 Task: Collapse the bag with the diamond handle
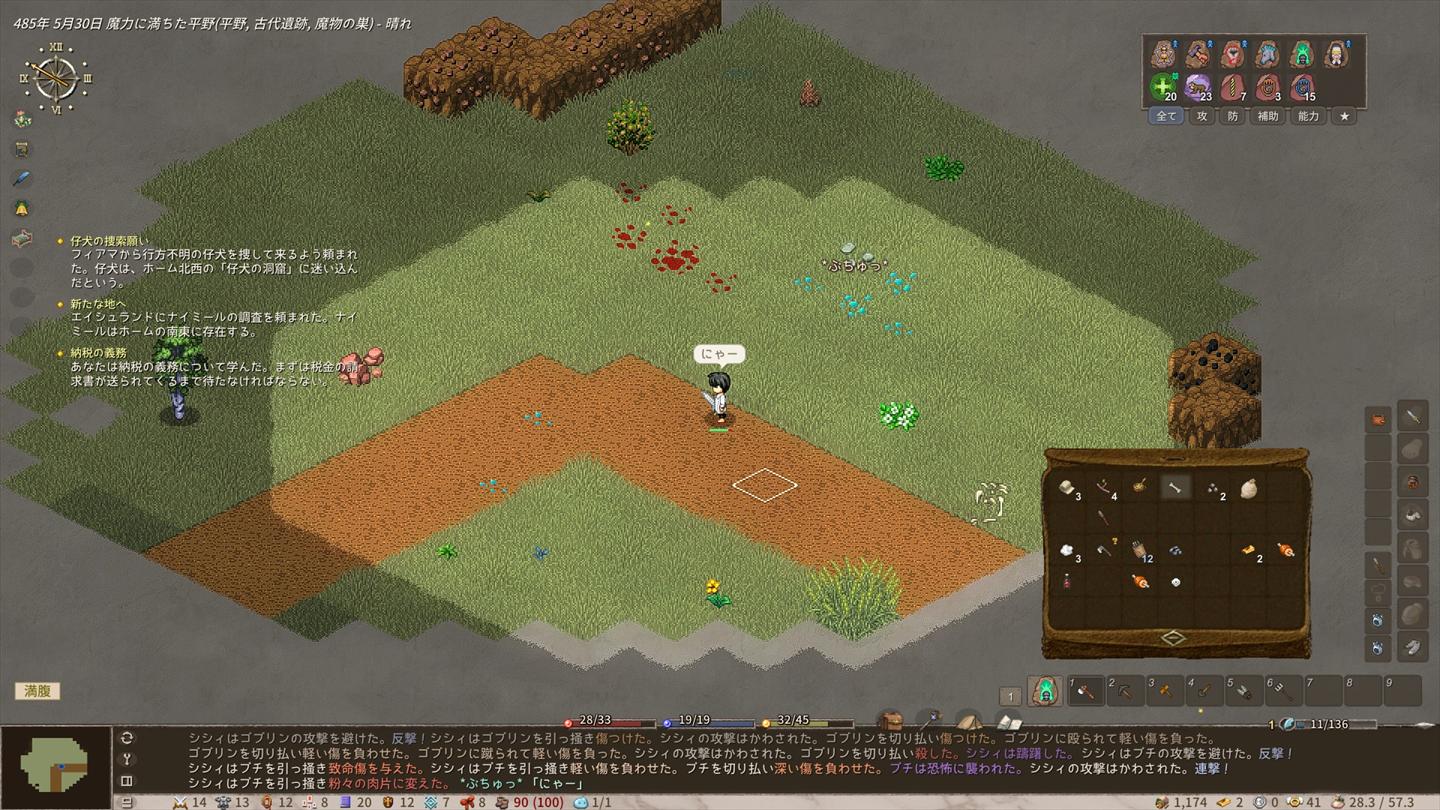coord(1173,638)
